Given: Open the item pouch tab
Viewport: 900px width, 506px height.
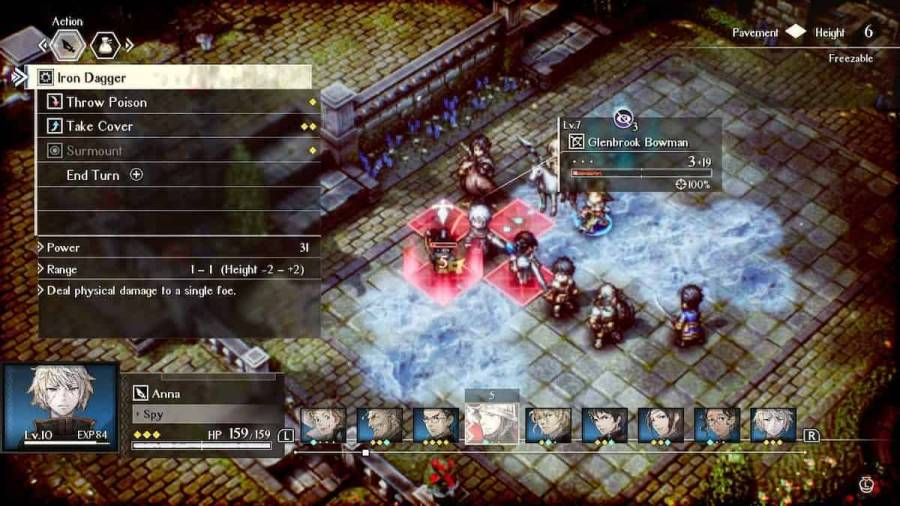Looking at the screenshot, I should (106, 45).
